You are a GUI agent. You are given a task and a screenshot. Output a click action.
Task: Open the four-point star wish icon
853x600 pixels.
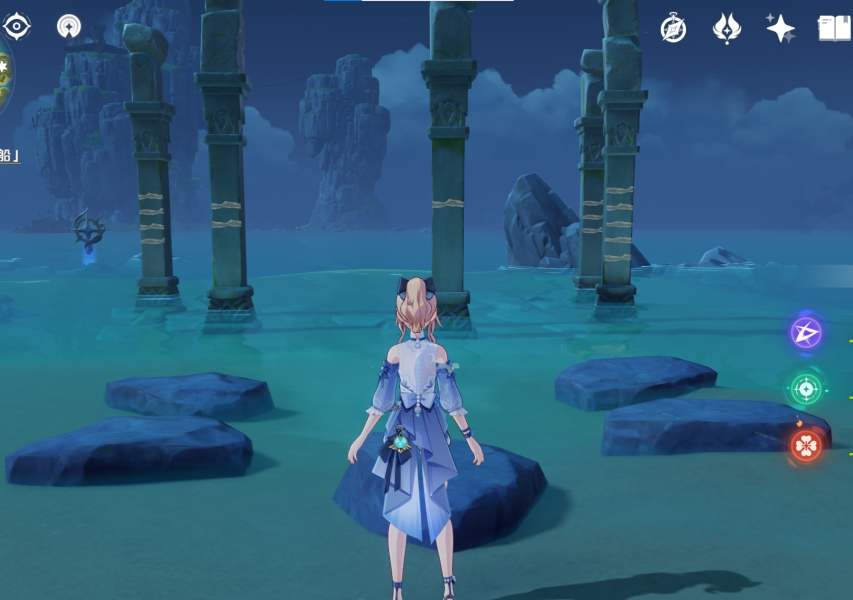tap(780, 28)
